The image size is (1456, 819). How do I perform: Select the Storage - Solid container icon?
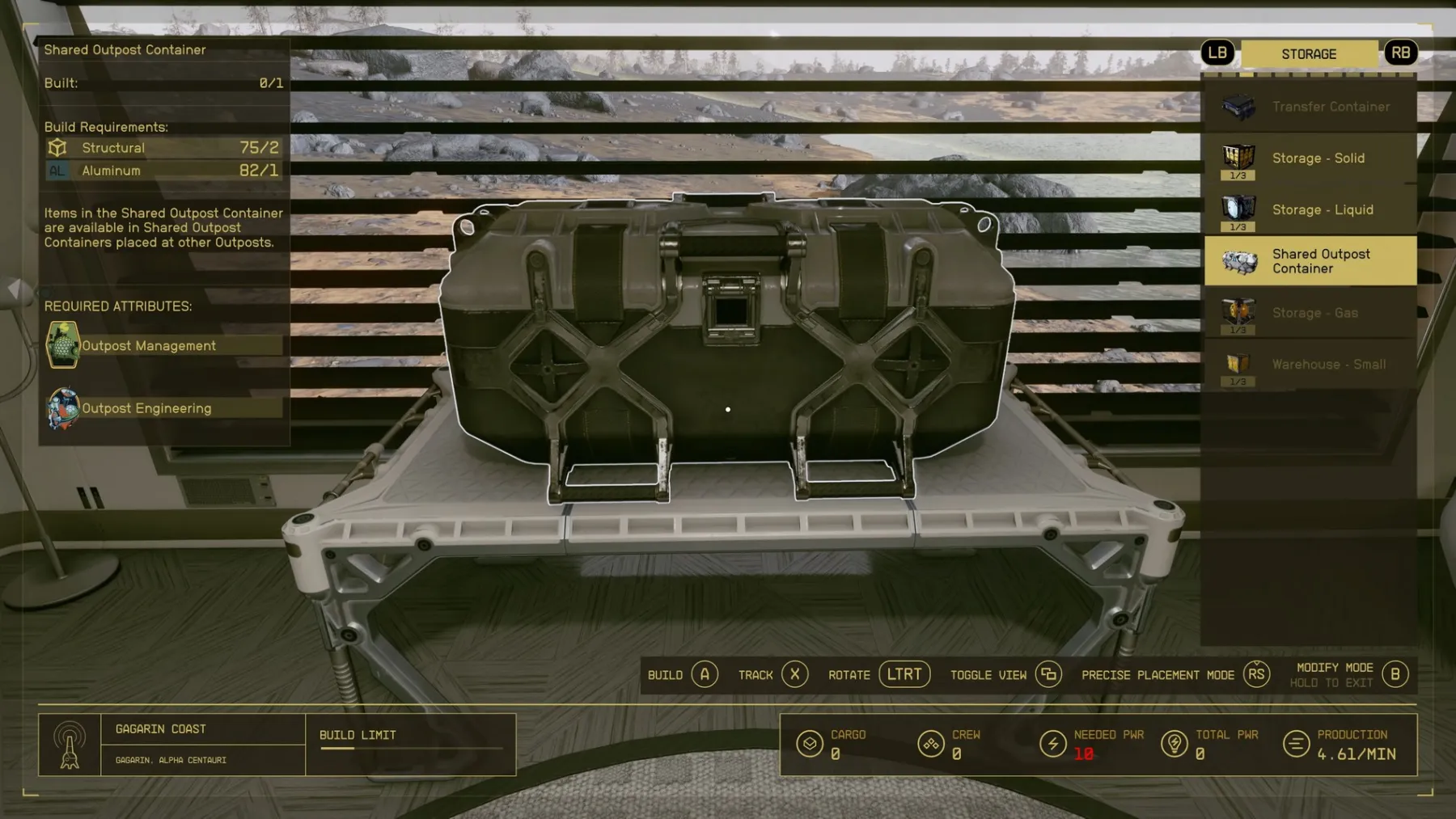[1238, 158]
